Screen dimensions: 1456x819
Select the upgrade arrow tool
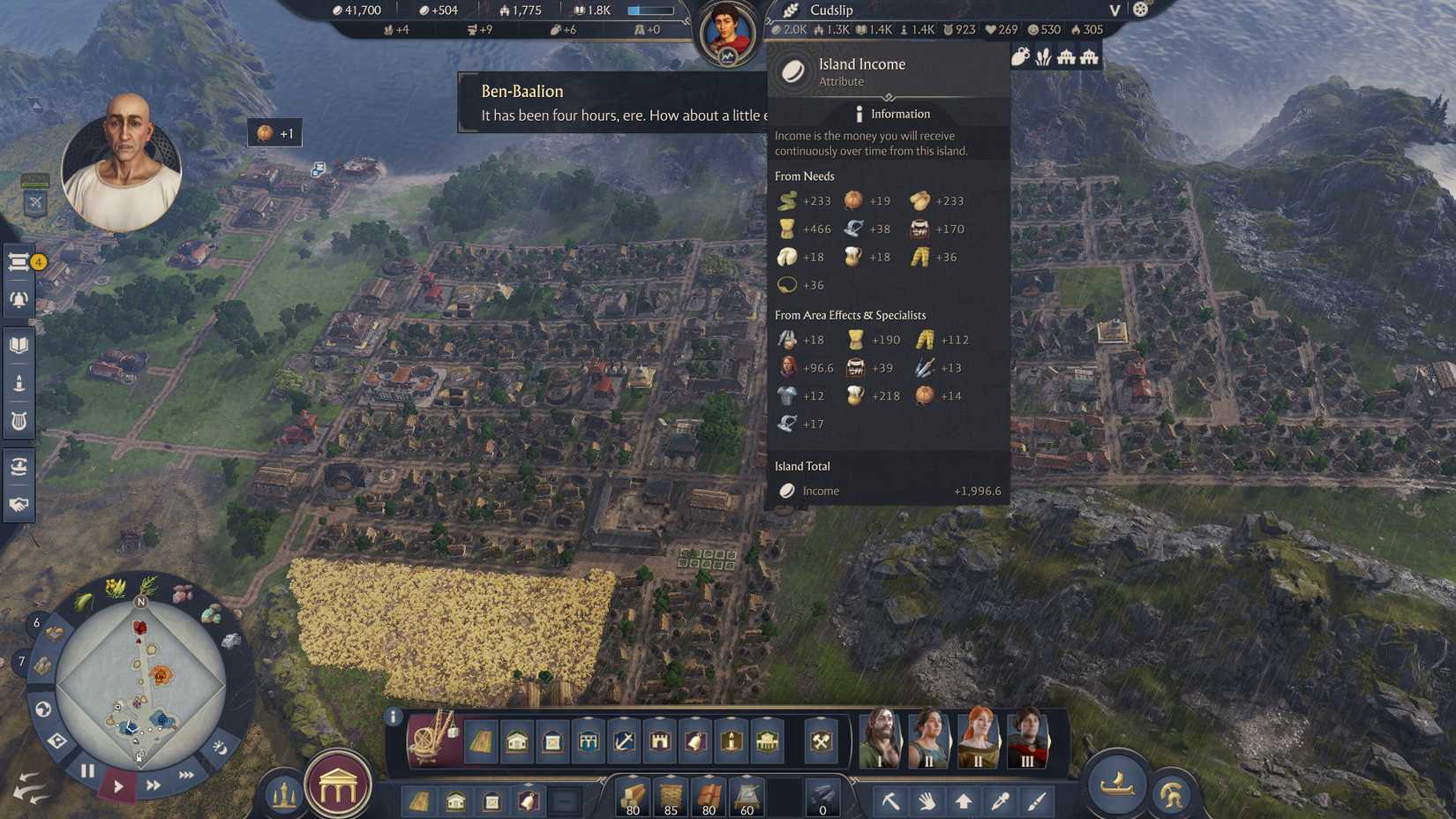[x=964, y=801]
